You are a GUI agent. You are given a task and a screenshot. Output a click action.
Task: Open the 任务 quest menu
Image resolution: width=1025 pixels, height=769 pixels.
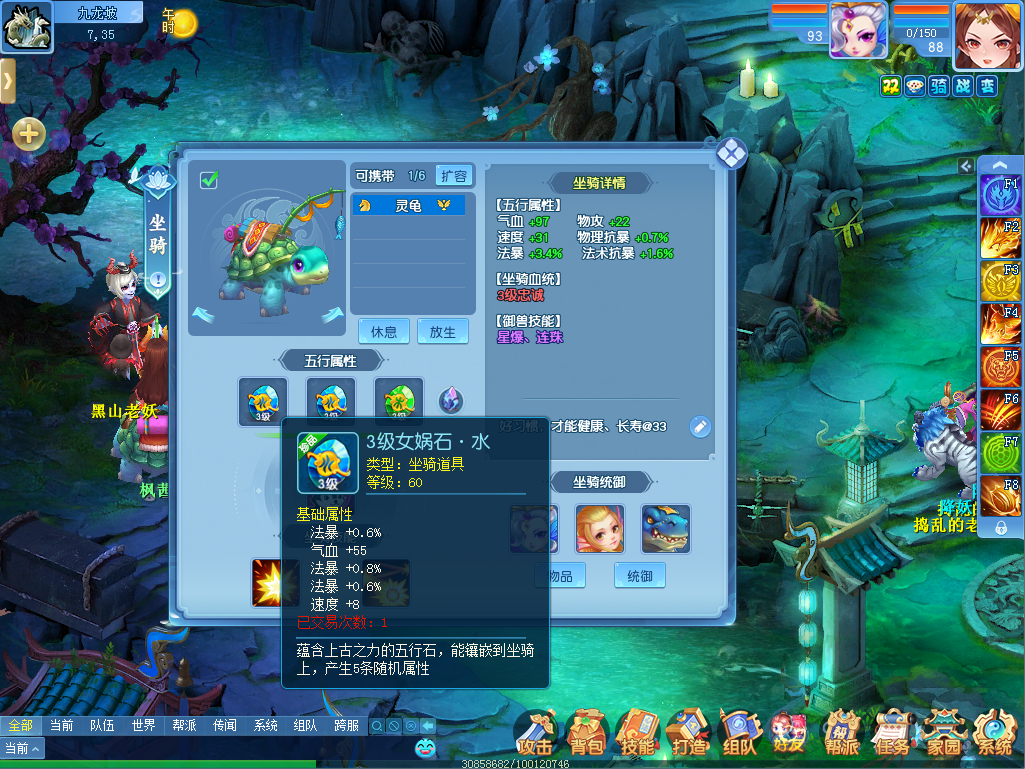pyautogui.click(x=892, y=737)
